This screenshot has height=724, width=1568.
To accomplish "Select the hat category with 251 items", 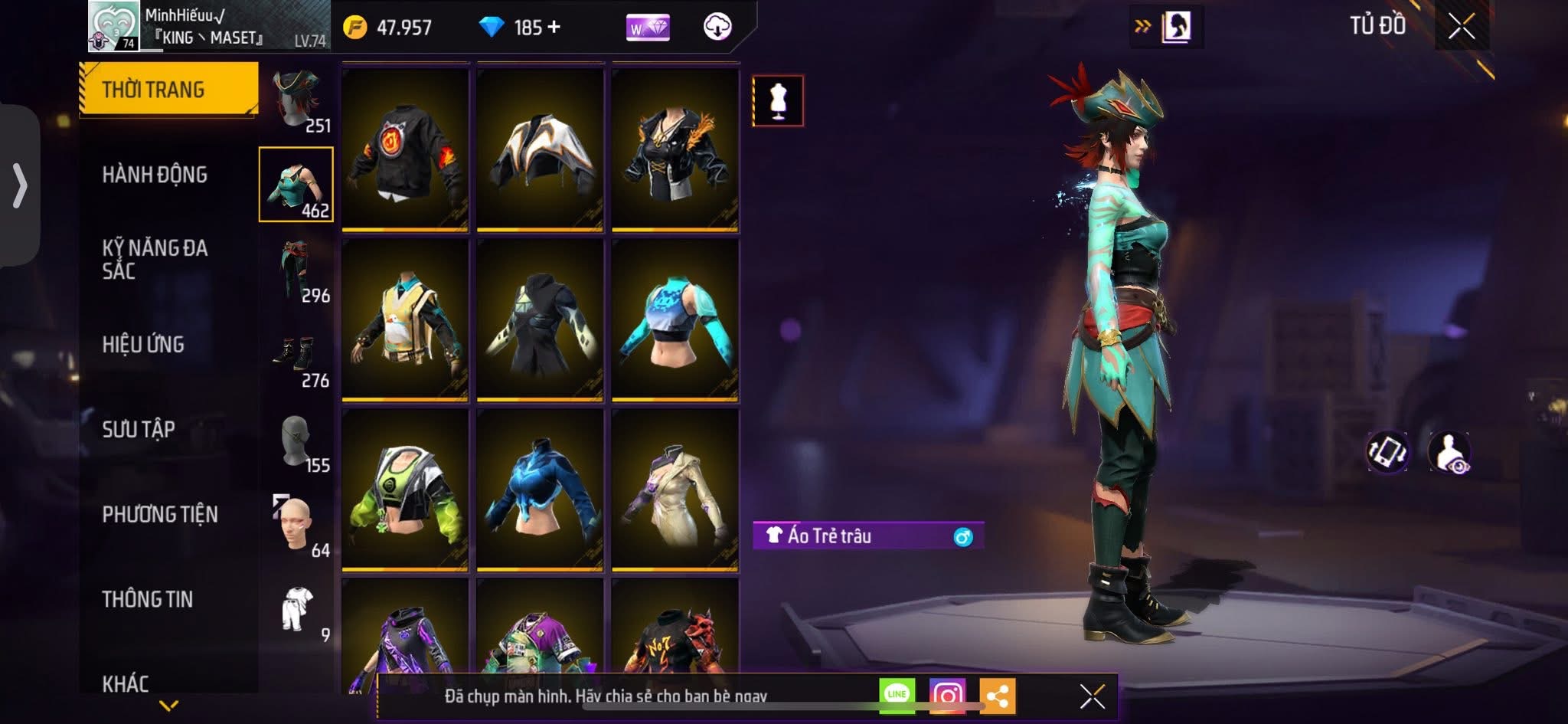I will [x=297, y=101].
